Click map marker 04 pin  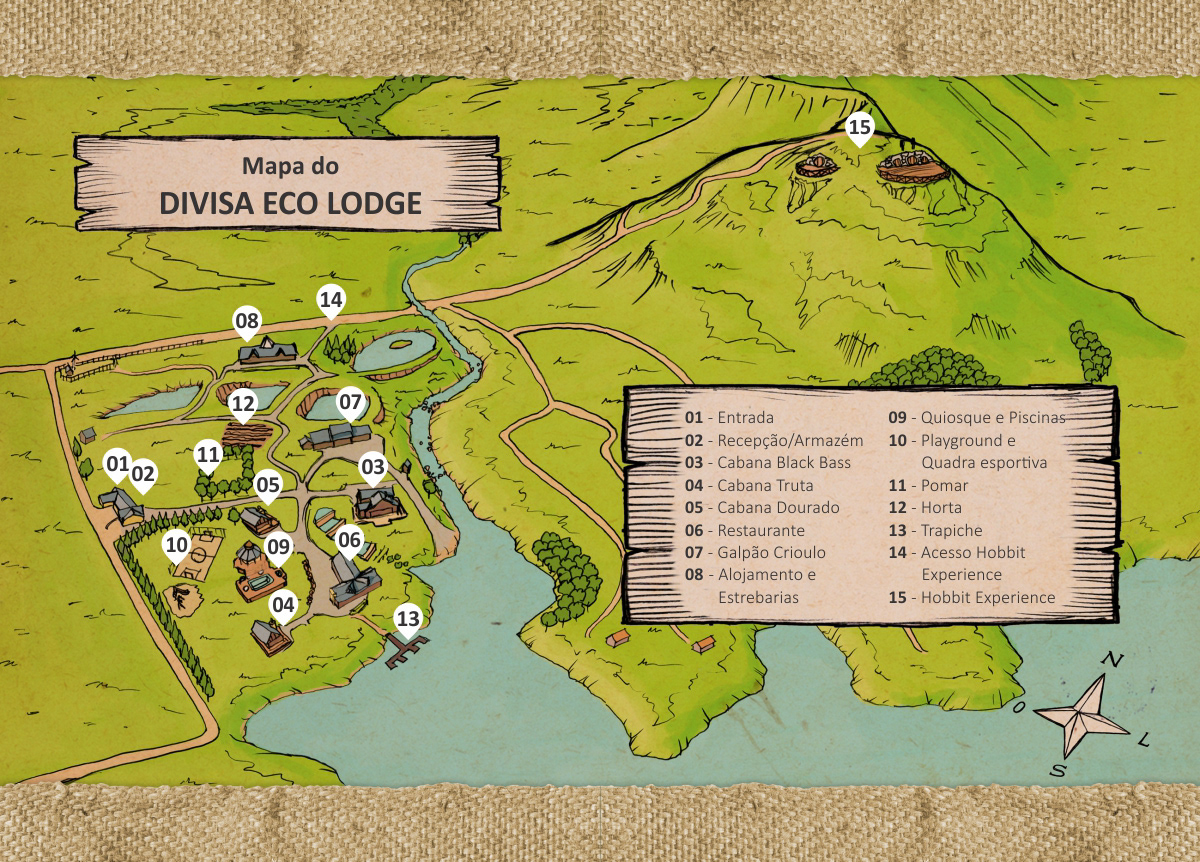point(284,605)
